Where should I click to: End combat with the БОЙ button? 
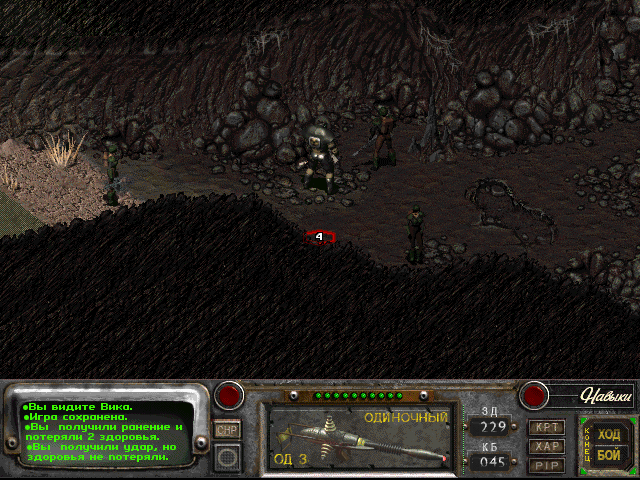[609, 454]
